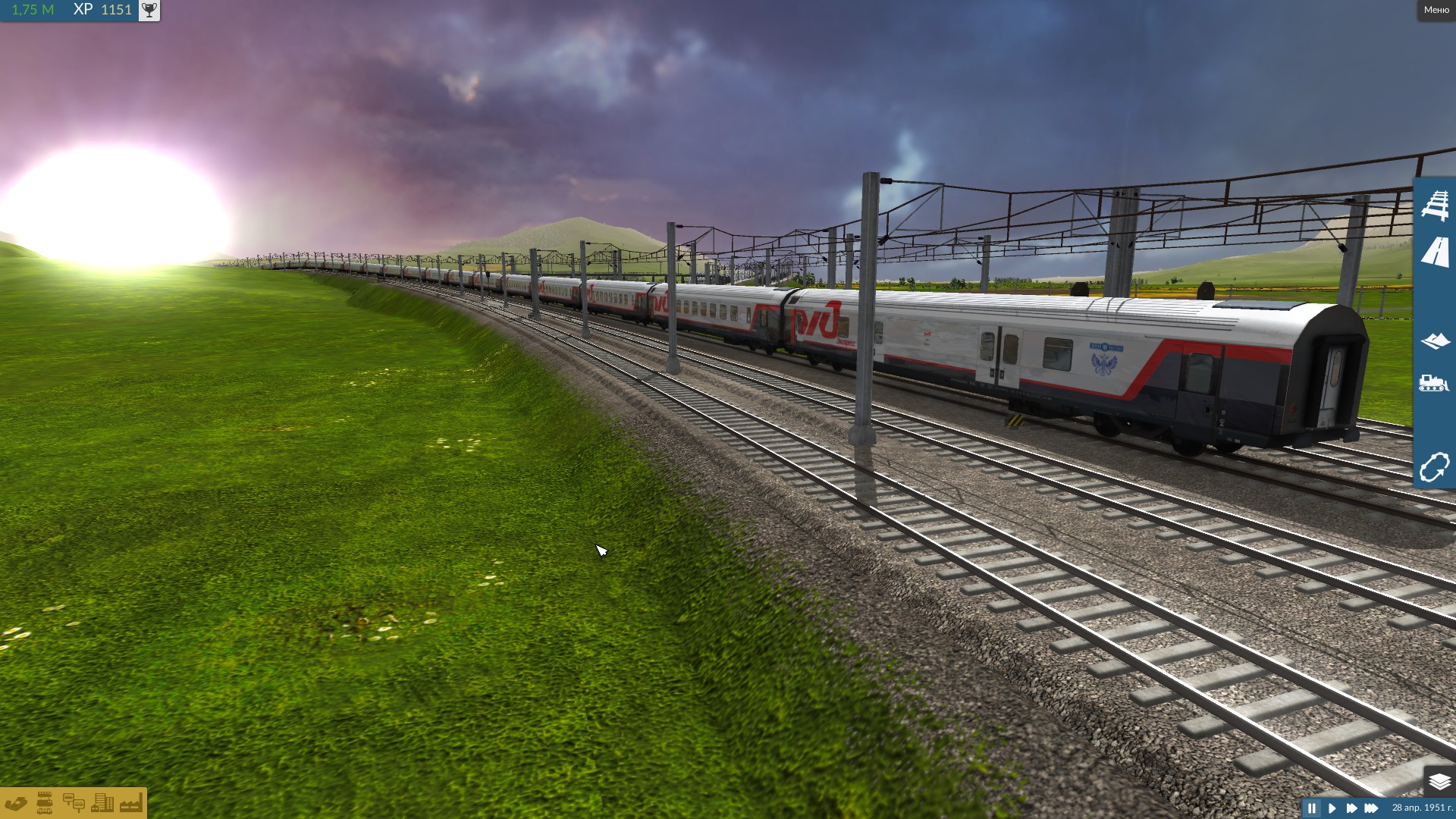Open the rail track construction tool
Image resolution: width=1456 pixels, height=819 pixels.
click(1437, 203)
